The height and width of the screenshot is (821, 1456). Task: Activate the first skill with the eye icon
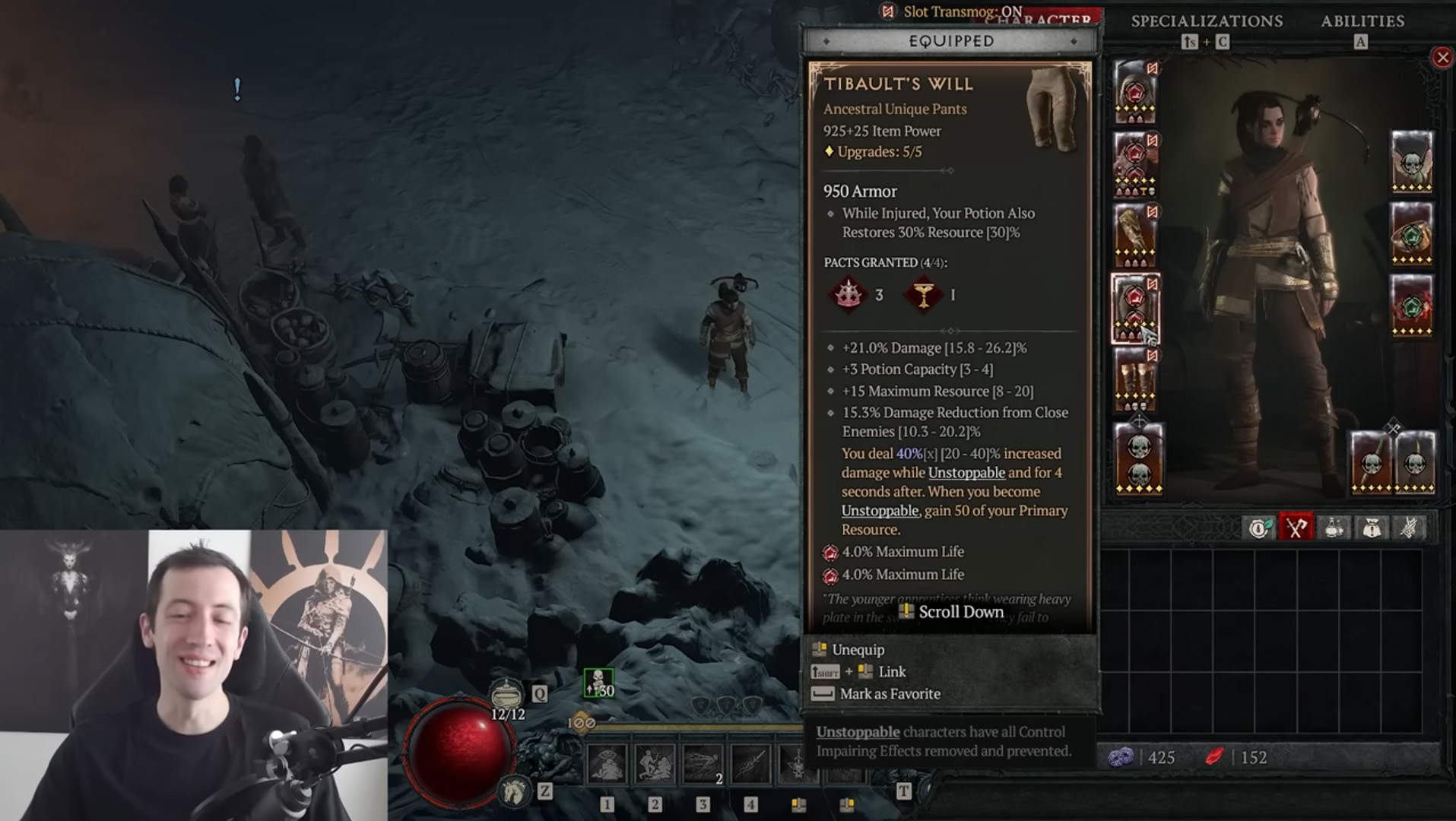607,763
